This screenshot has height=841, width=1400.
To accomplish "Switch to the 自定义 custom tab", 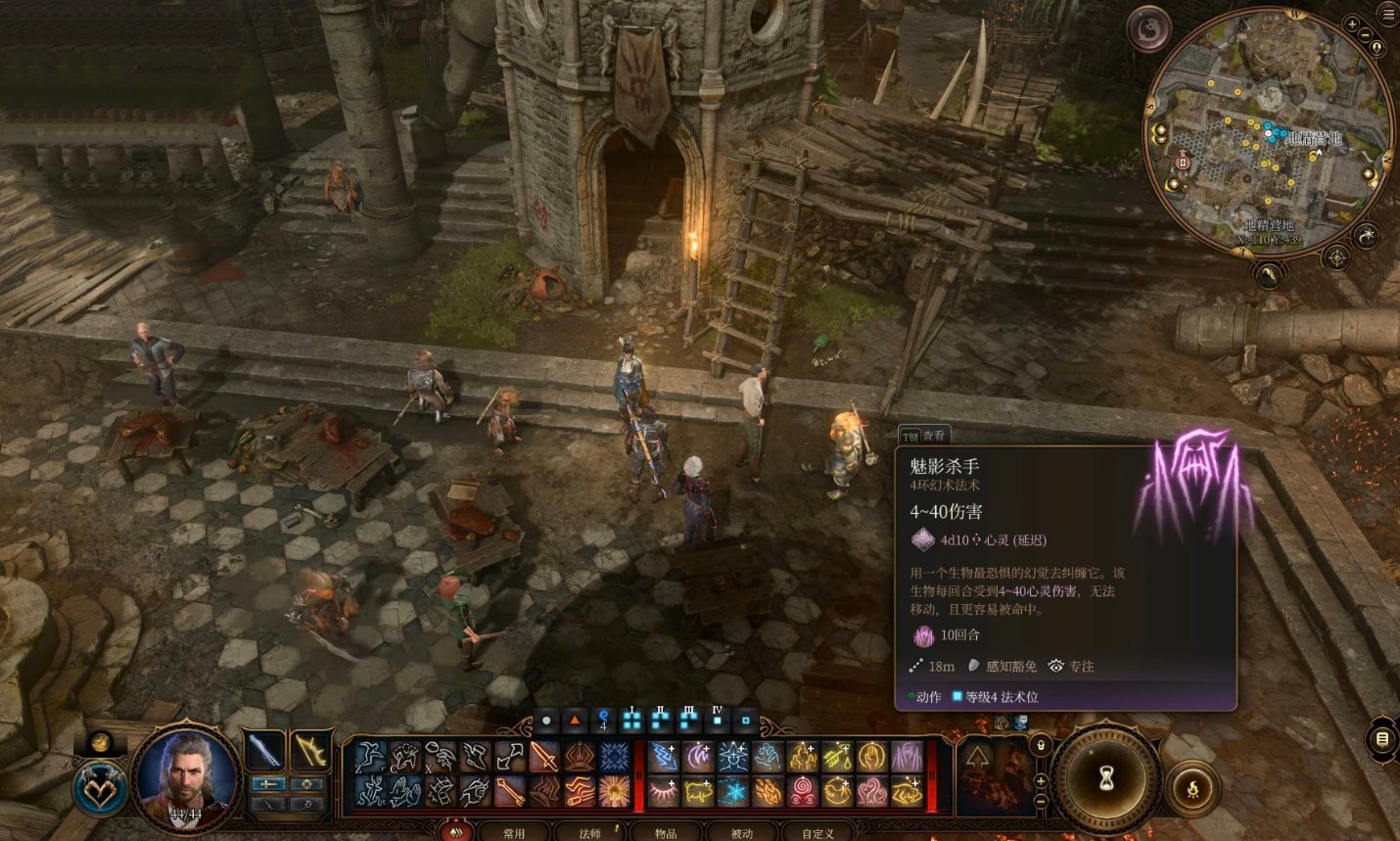I will (x=817, y=833).
